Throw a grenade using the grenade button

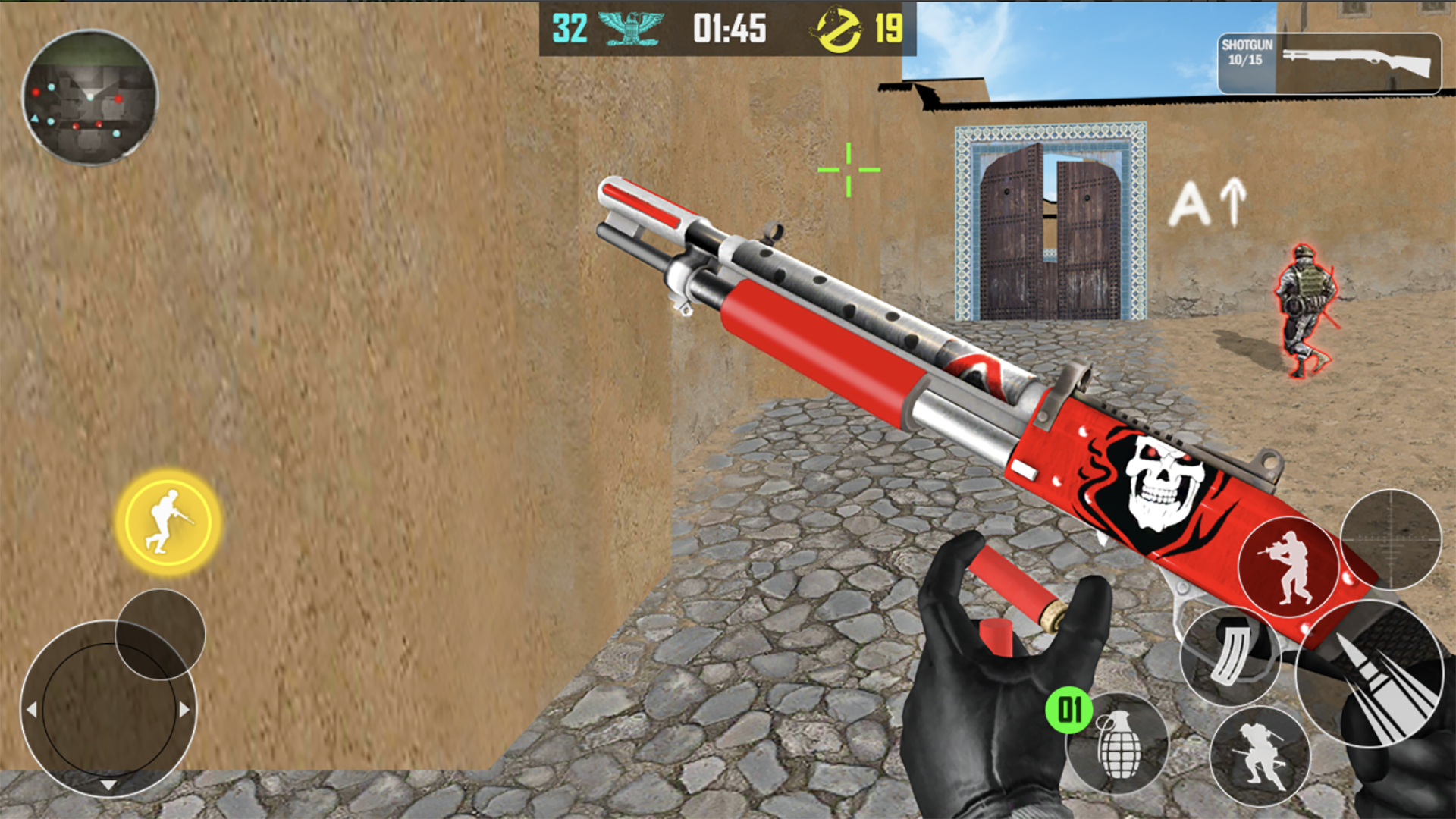(x=1119, y=743)
